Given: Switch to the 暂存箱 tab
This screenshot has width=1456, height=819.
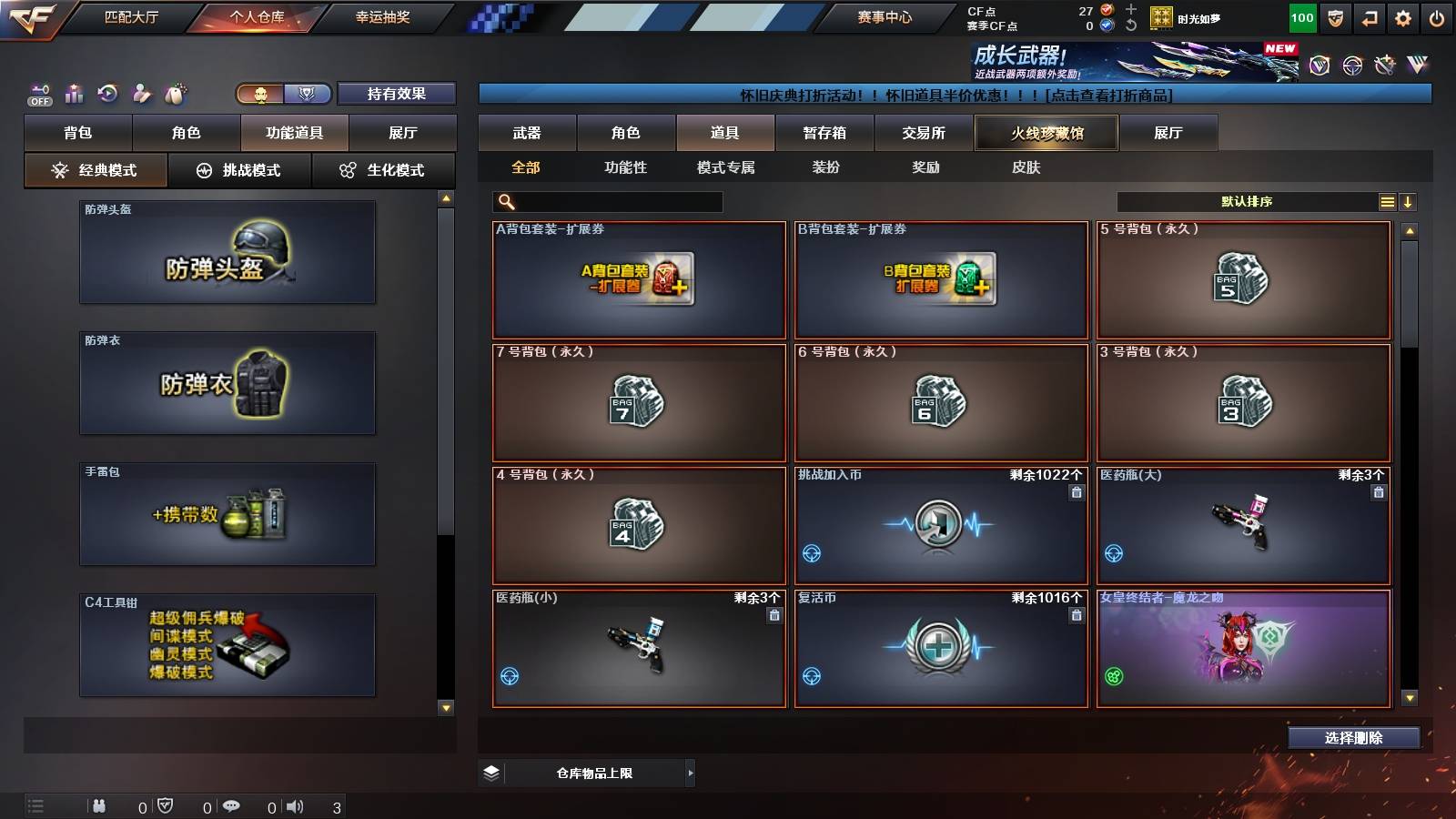Looking at the screenshot, I should (824, 132).
